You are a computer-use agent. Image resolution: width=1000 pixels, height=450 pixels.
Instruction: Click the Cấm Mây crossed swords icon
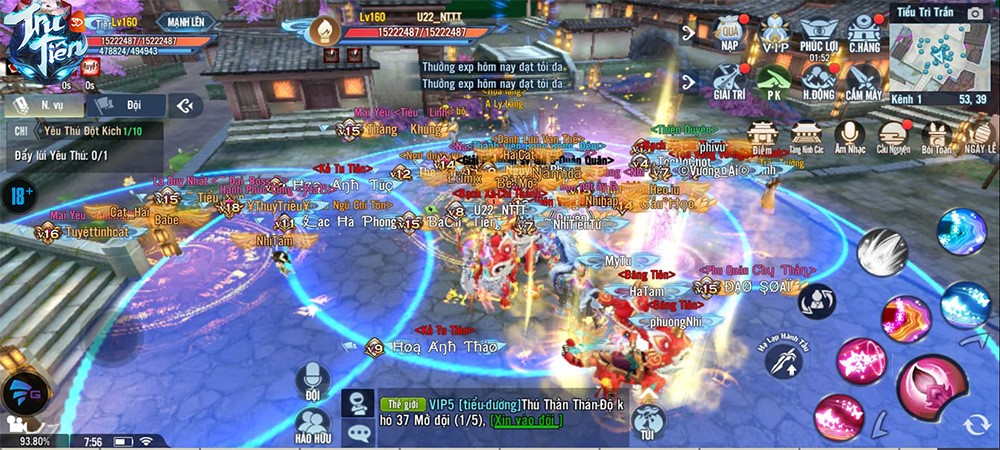[864, 80]
